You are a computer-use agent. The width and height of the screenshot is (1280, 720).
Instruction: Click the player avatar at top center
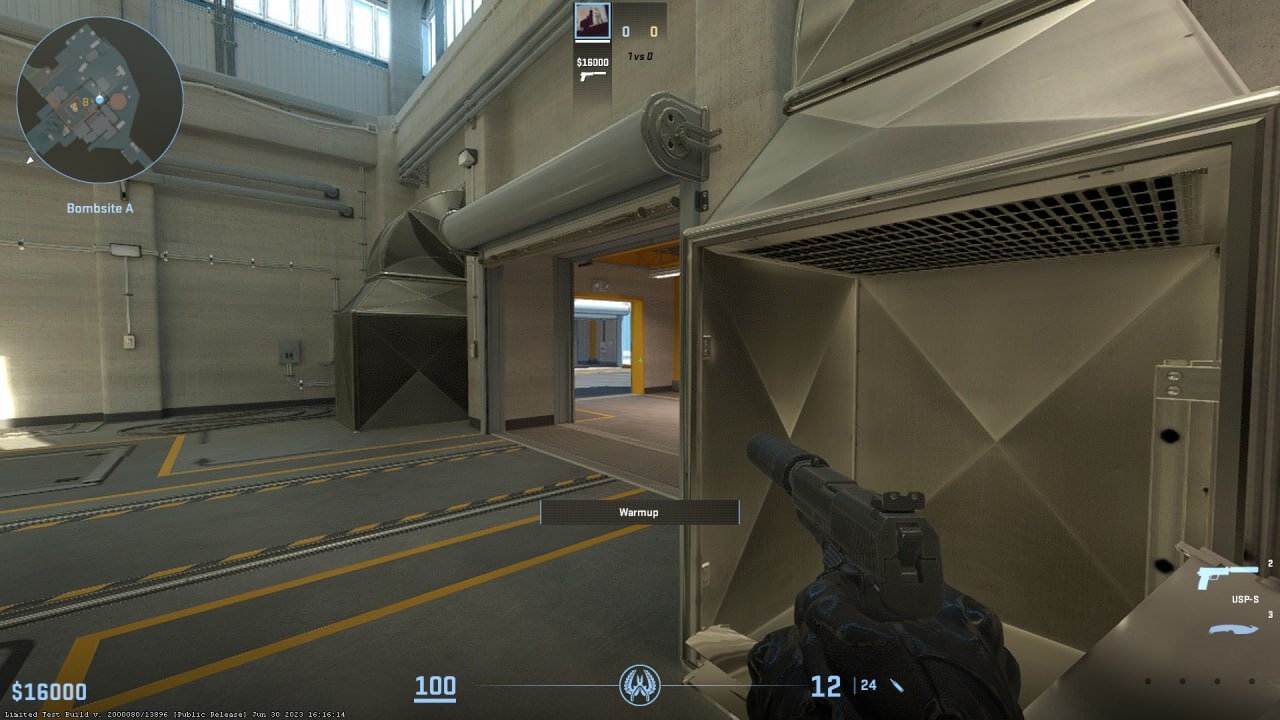point(592,21)
